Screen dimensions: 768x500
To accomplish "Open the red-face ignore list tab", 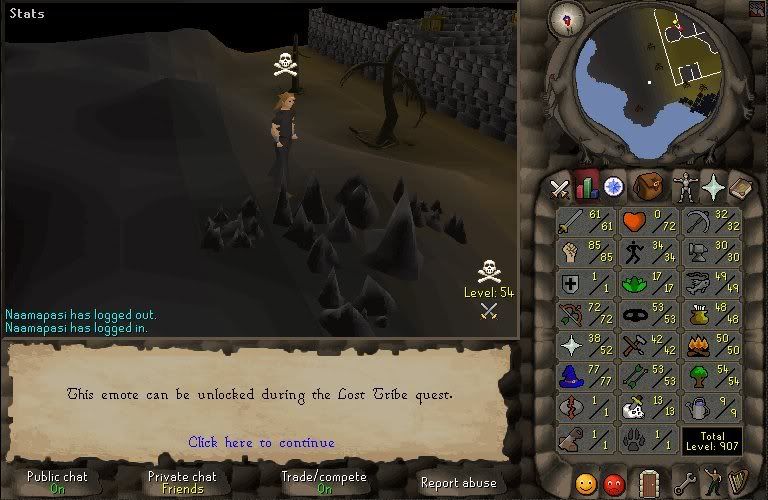I will (614, 483).
